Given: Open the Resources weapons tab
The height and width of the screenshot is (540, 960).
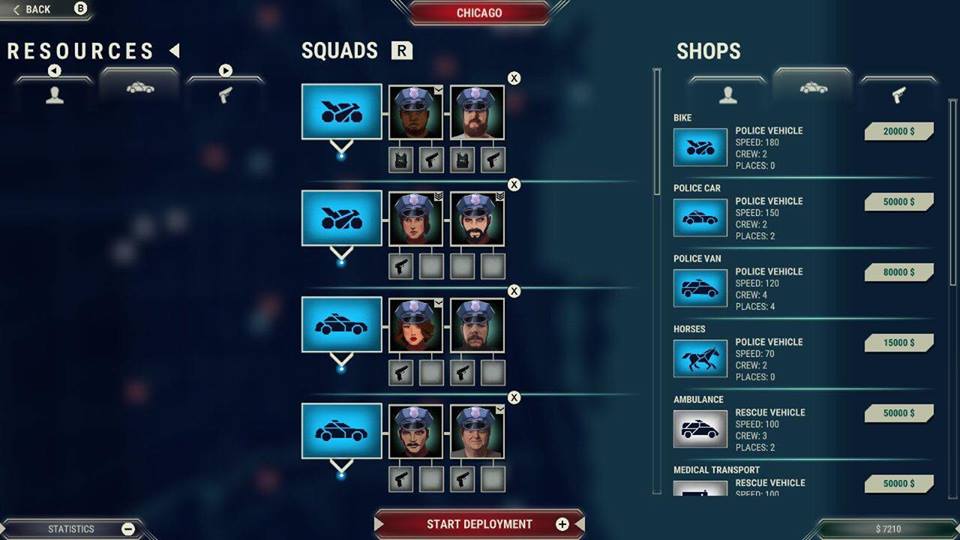Looking at the screenshot, I should click(225, 93).
